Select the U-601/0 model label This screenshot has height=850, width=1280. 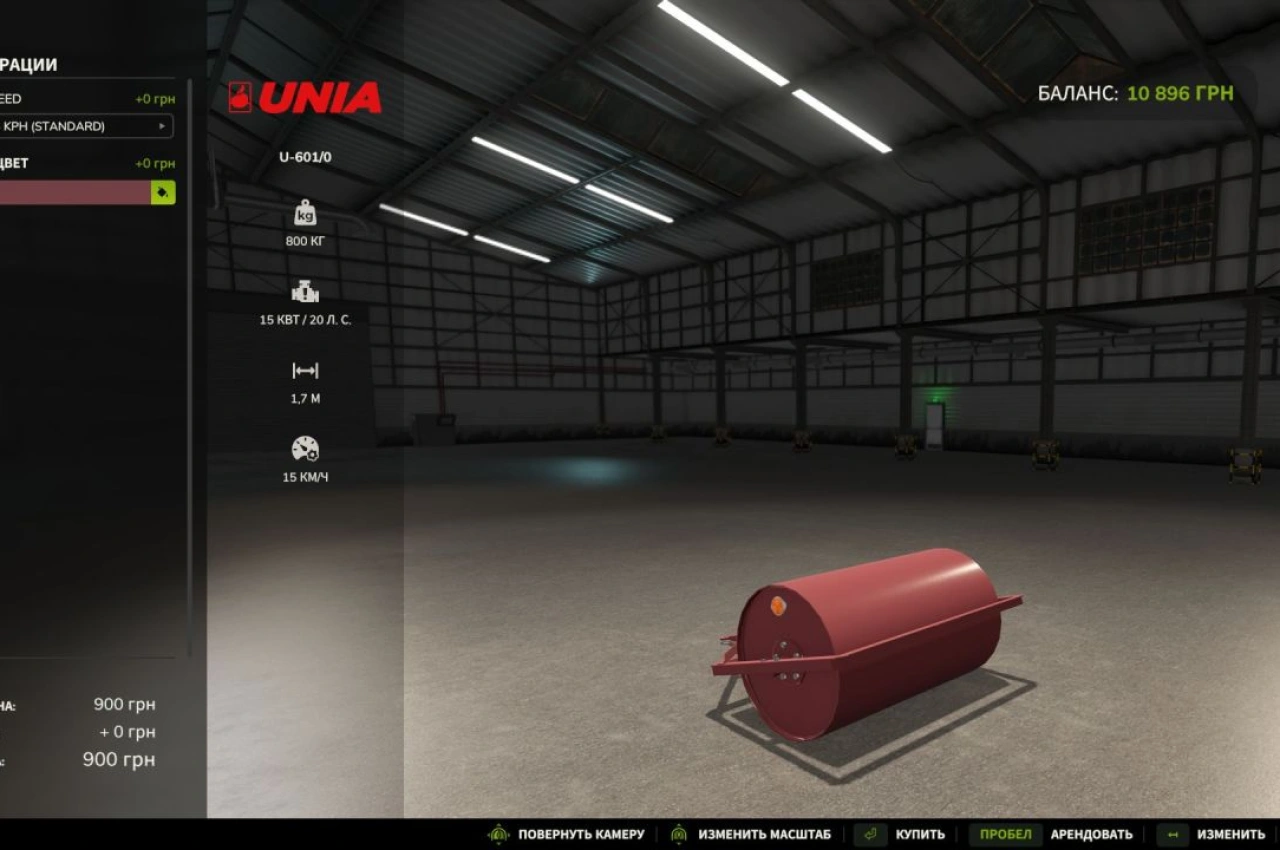pos(304,158)
